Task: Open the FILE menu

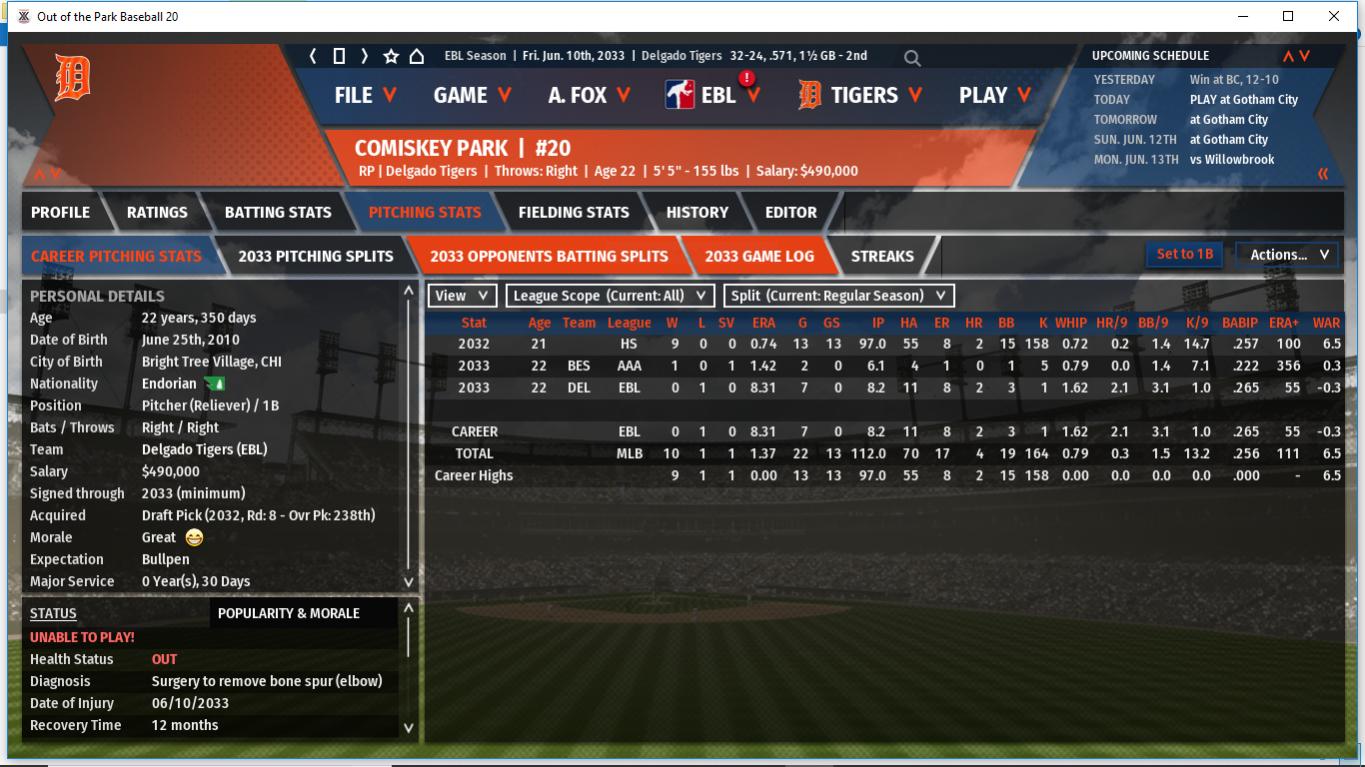Action: click(x=365, y=95)
